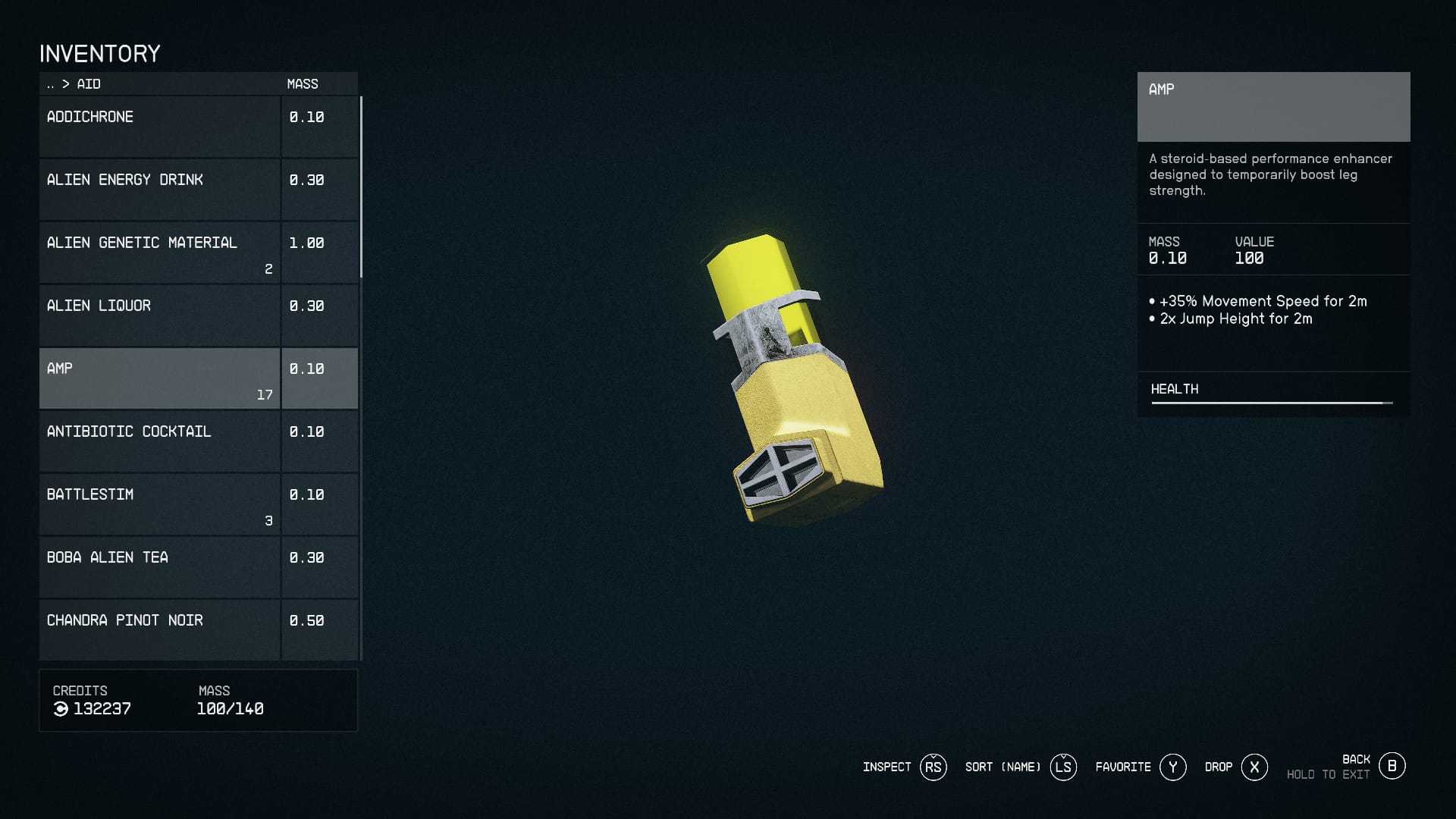
Task: Select Addichrone in the aid list
Action: (159, 127)
